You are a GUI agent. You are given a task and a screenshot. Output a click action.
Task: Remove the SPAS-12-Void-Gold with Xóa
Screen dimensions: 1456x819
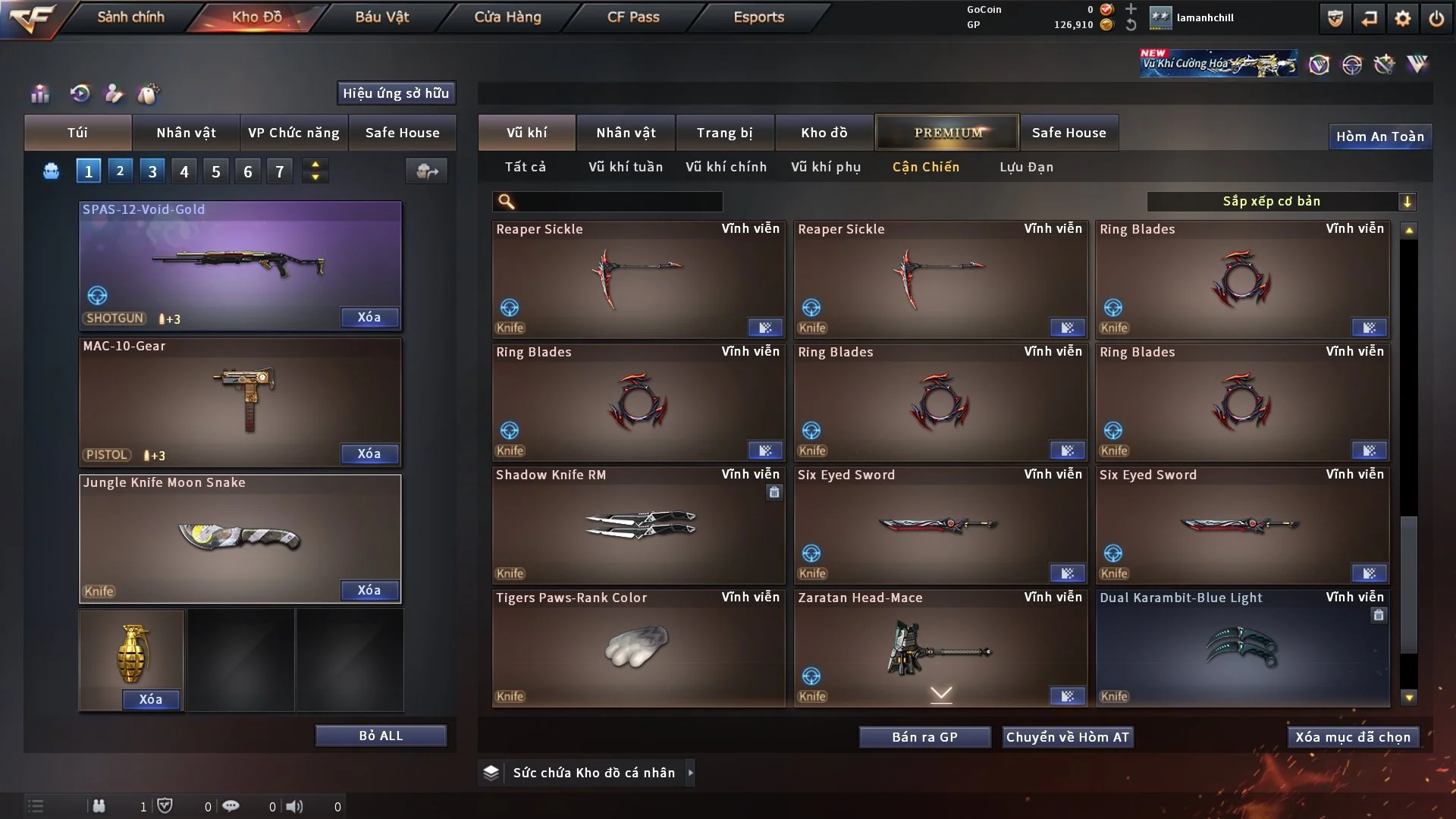point(369,317)
